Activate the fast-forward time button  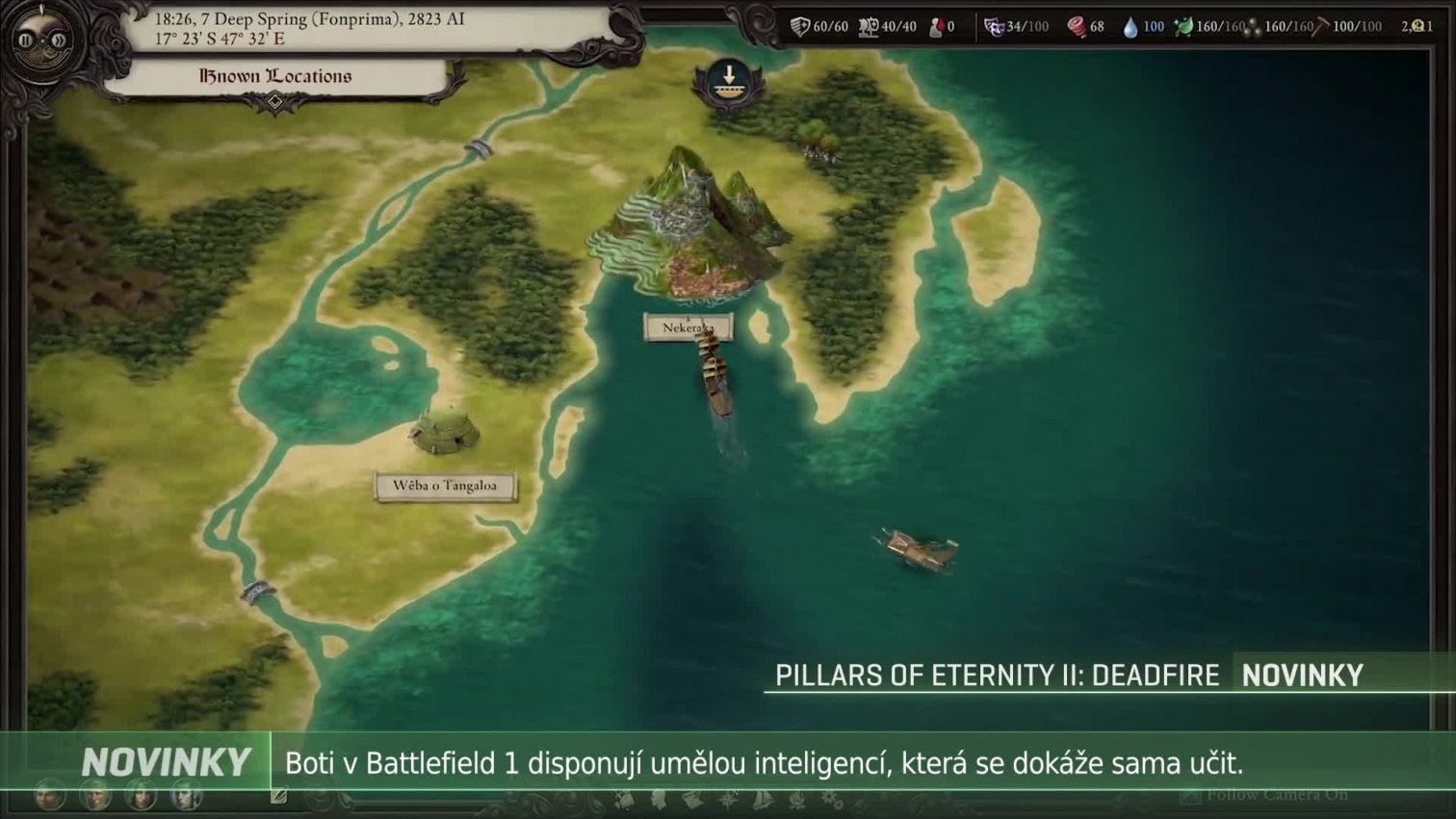59,41
